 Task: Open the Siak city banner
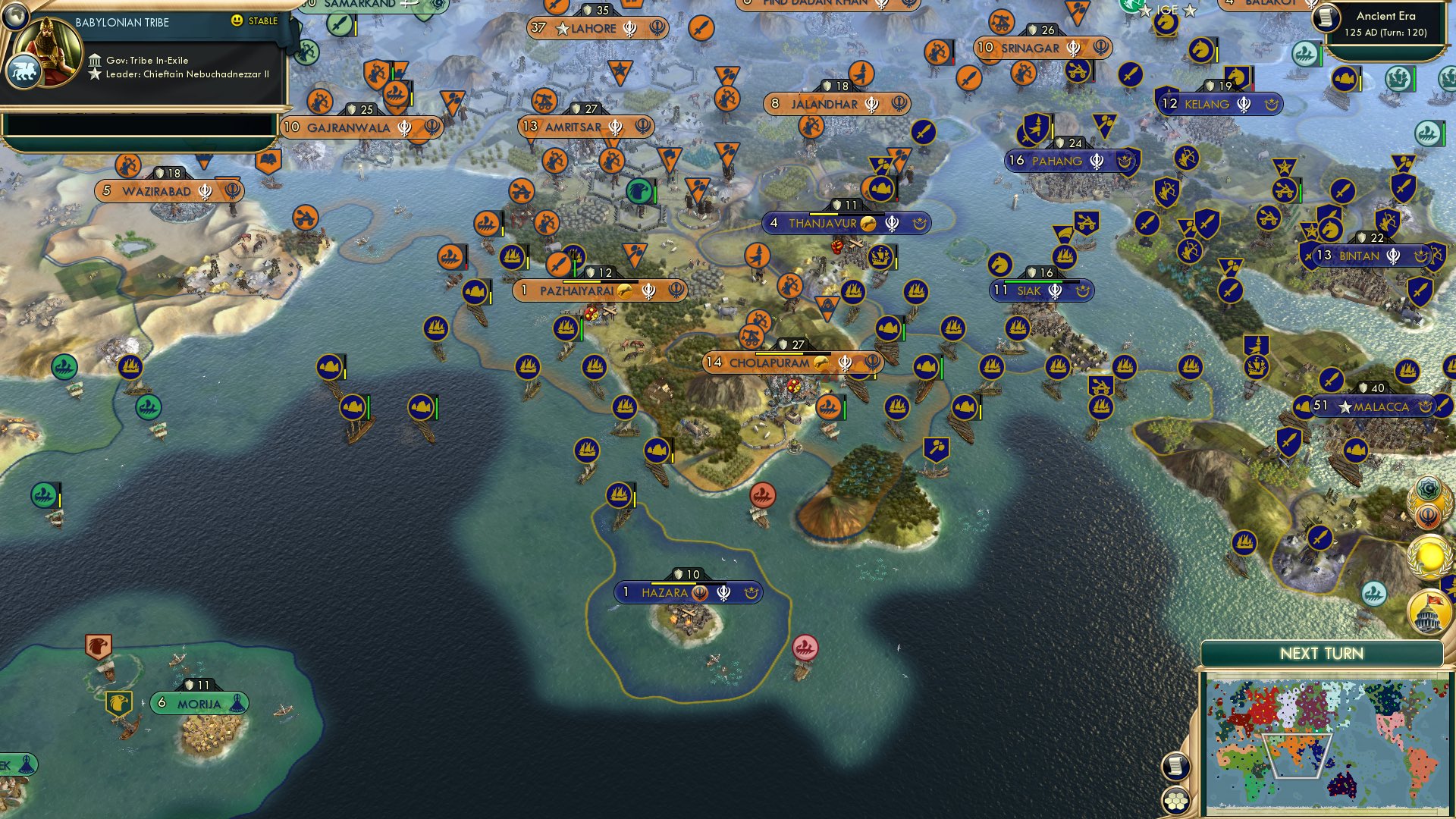(x=1041, y=290)
